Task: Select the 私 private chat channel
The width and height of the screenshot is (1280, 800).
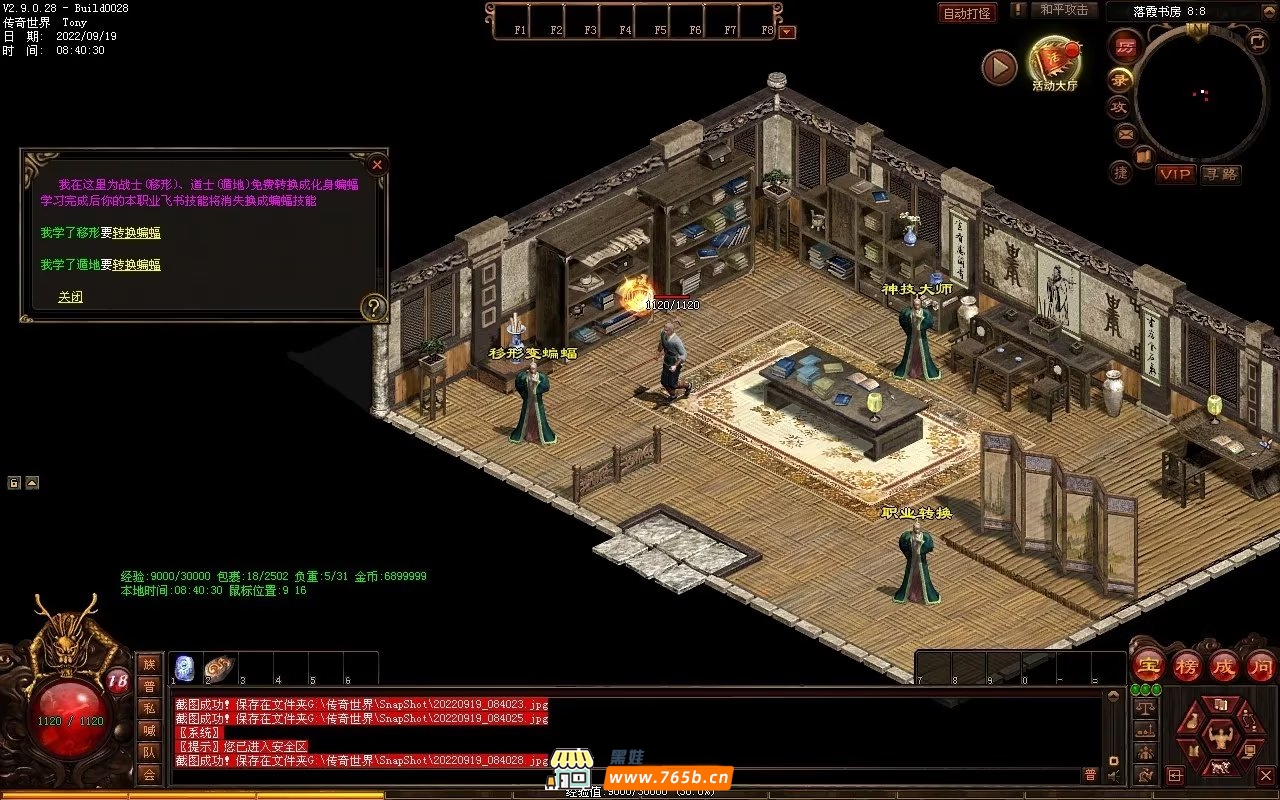Action: (149, 708)
